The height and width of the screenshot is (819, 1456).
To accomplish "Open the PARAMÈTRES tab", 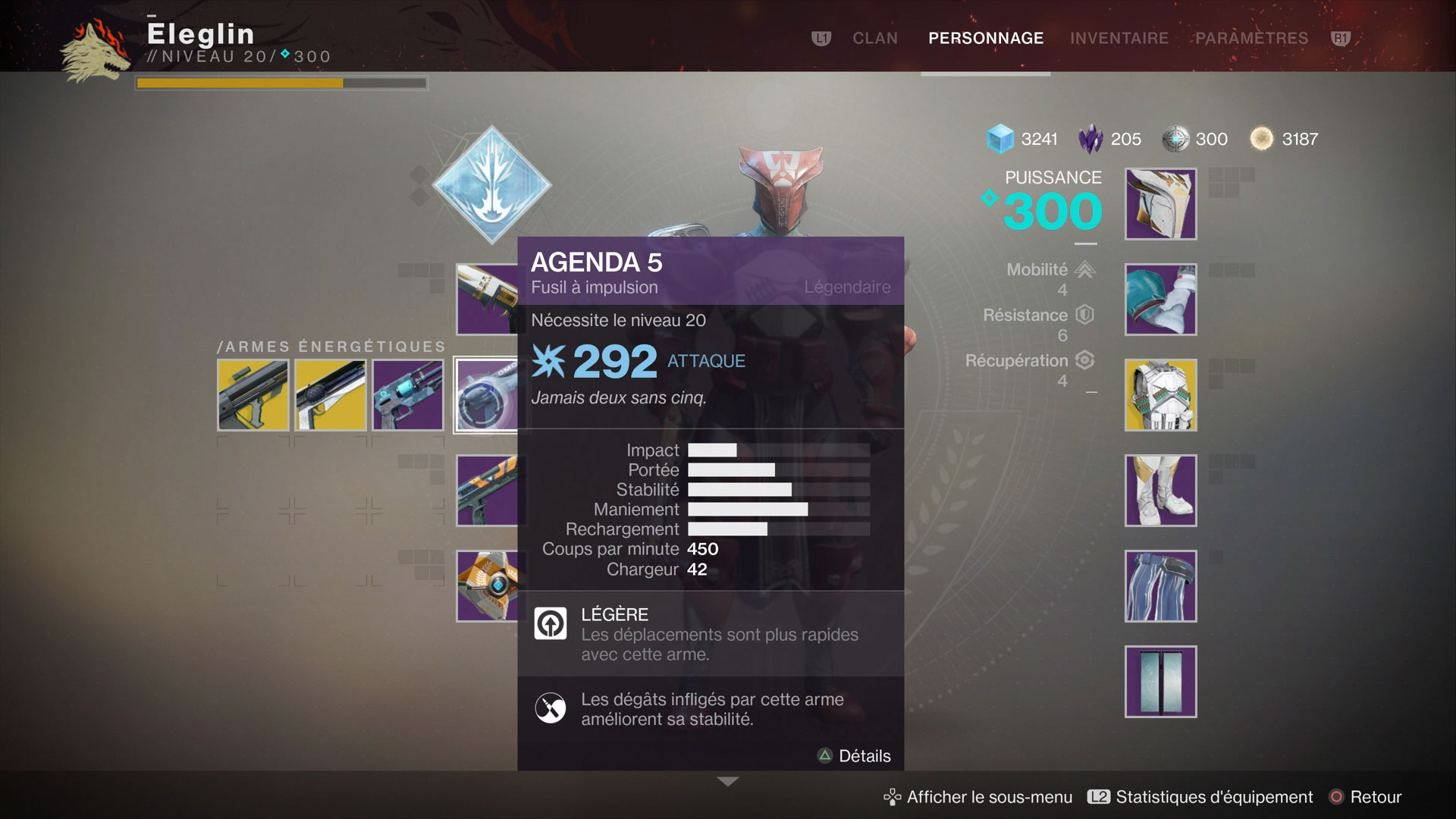I will (1251, 38).
